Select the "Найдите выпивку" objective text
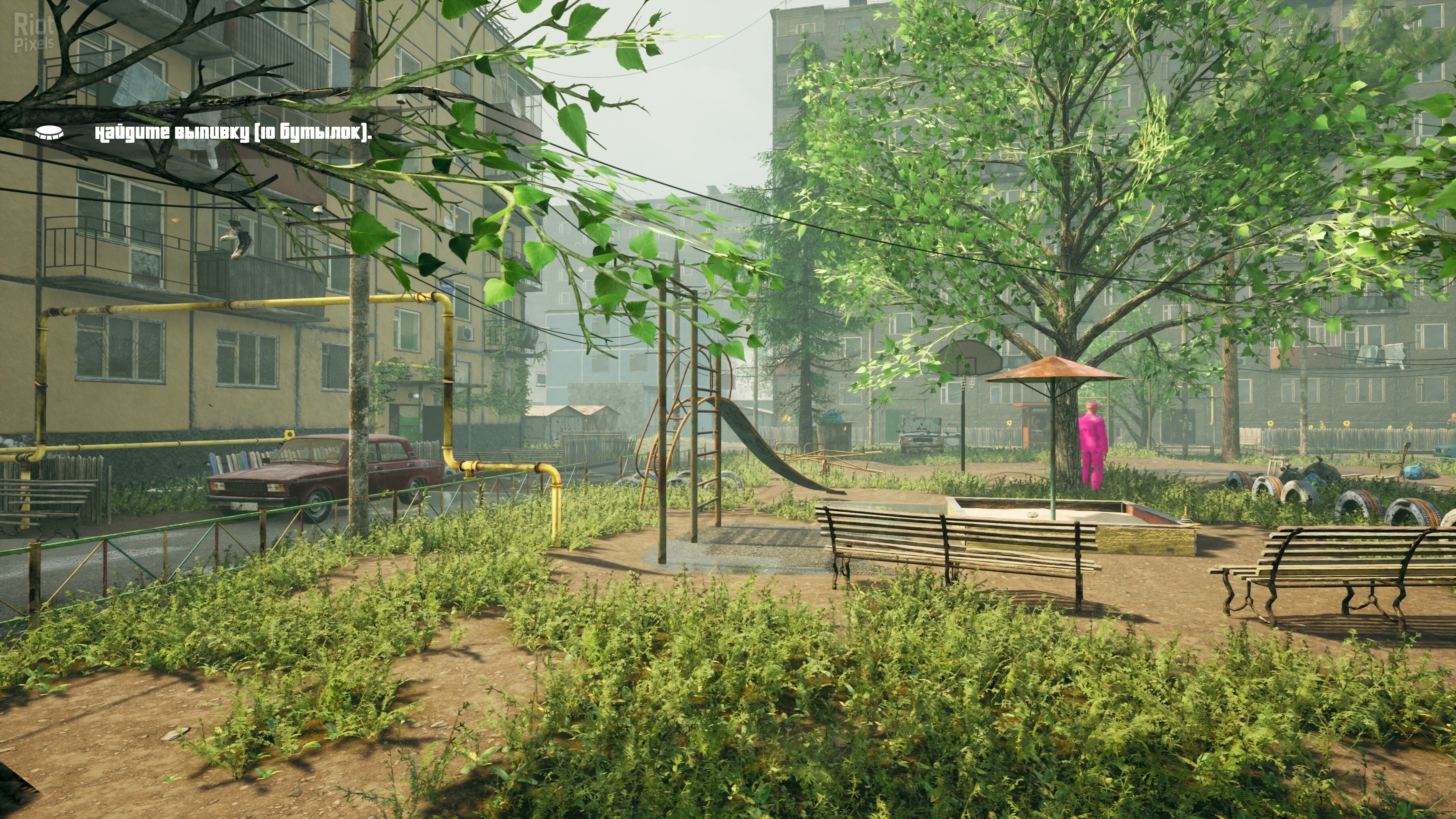Screen dimensions: 1456x819 (x=233, y=133)
